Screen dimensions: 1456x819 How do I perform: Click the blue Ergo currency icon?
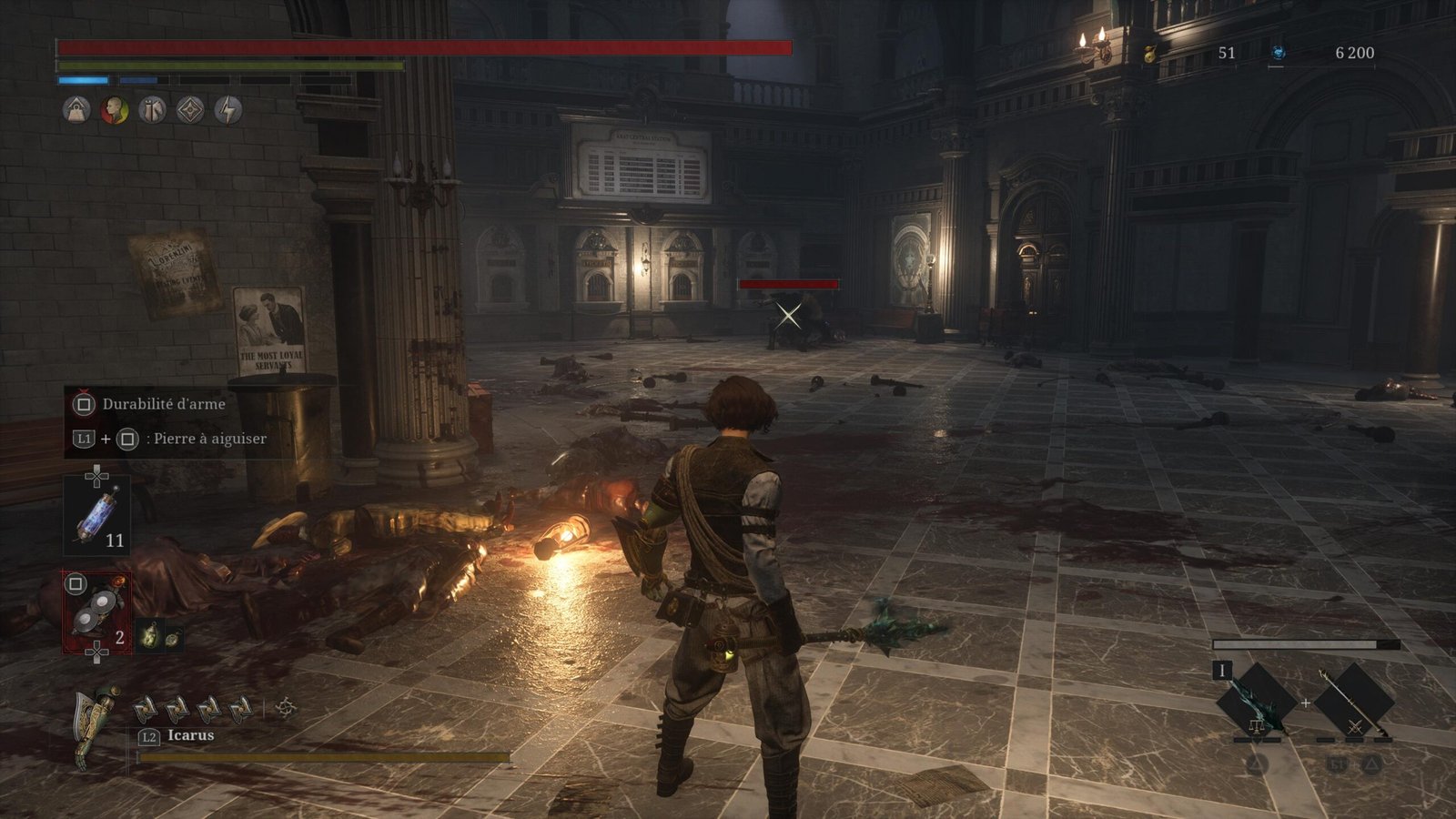1277,53
